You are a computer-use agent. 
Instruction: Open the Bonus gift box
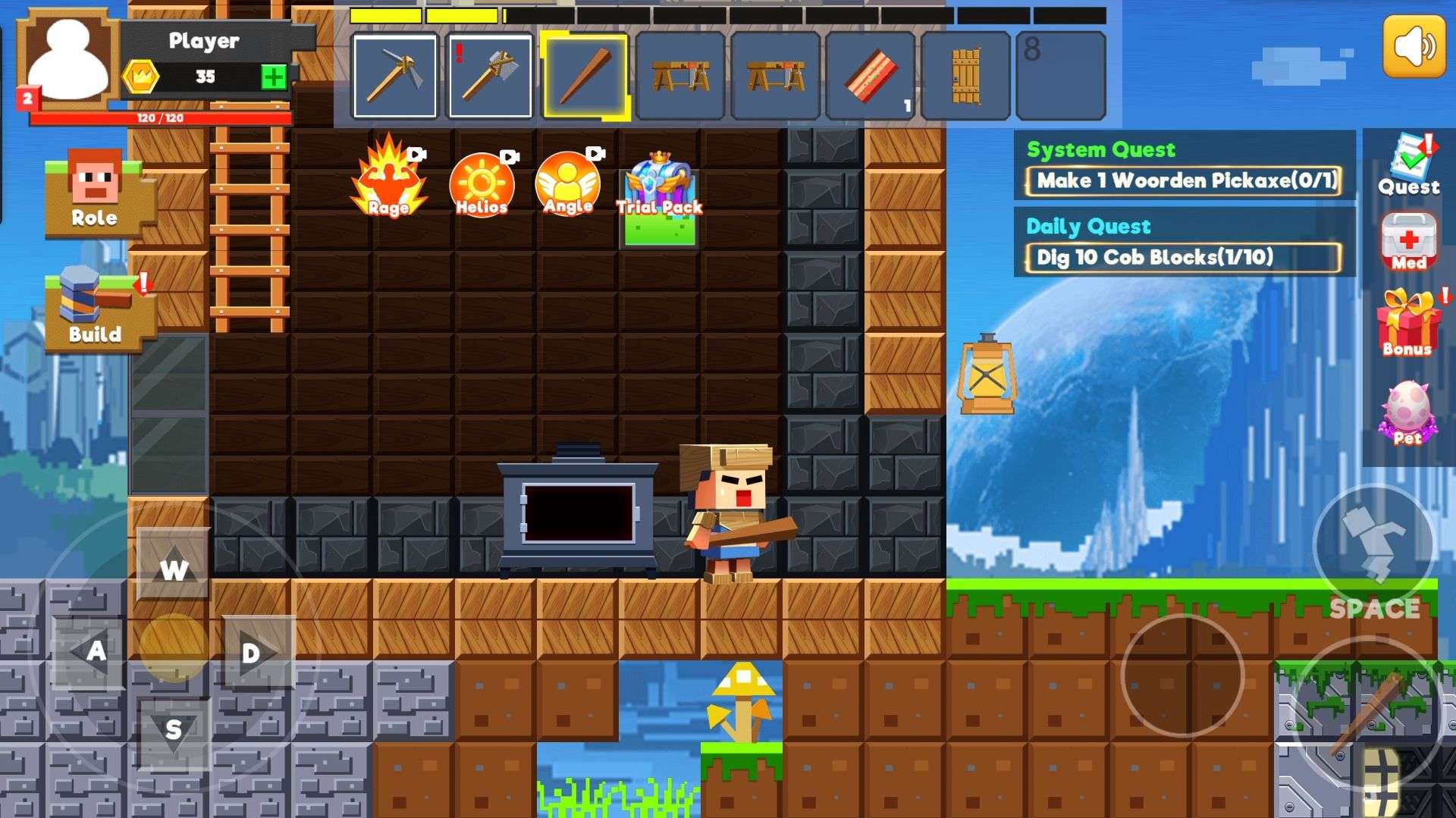(1408, 323)
